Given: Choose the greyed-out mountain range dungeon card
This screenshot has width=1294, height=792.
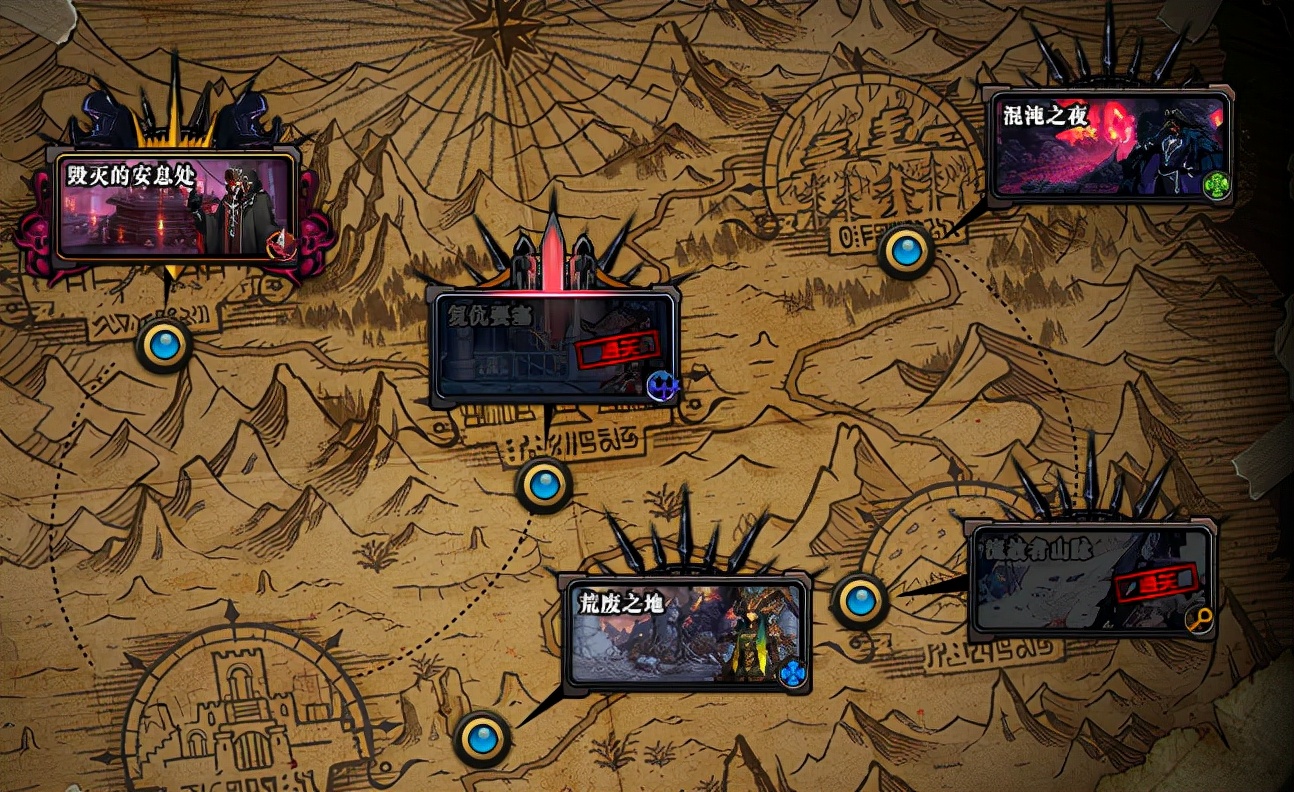Looking at the screenshot, I should [x=1091, y=580].
